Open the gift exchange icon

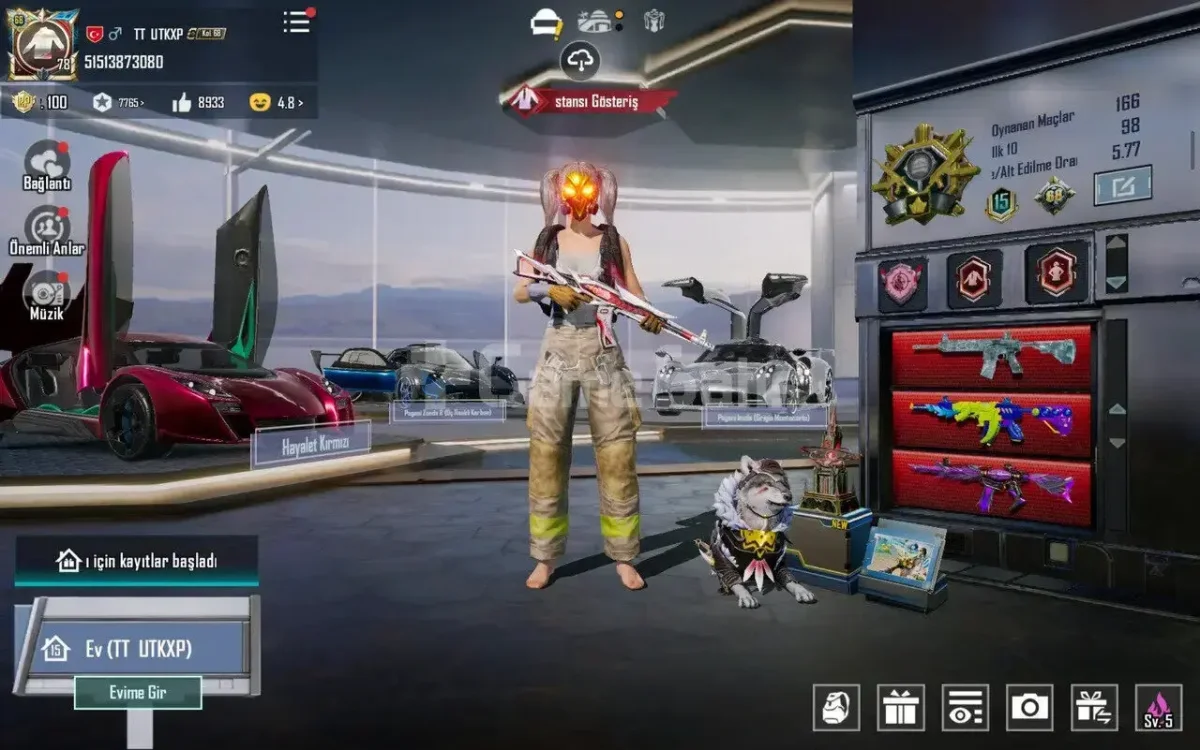click(x=1094, y=707)
